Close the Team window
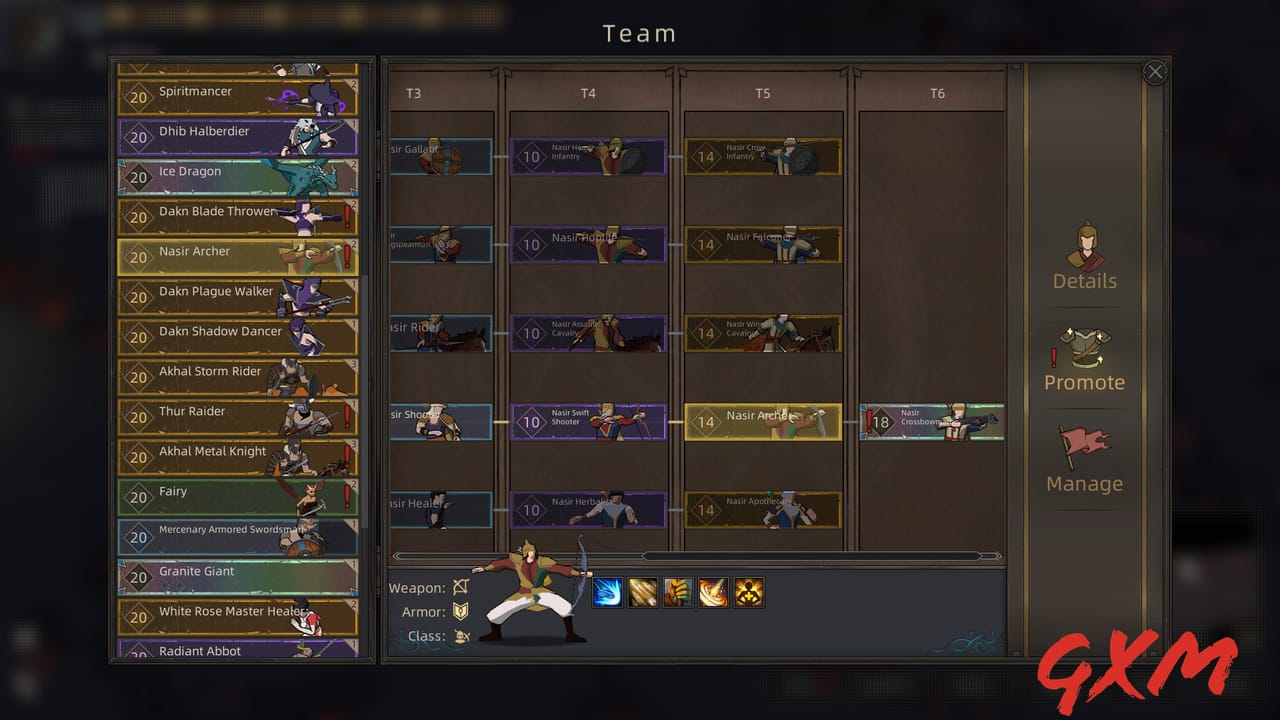Screen dimensions: 1280x720 tap(1155, 72)
